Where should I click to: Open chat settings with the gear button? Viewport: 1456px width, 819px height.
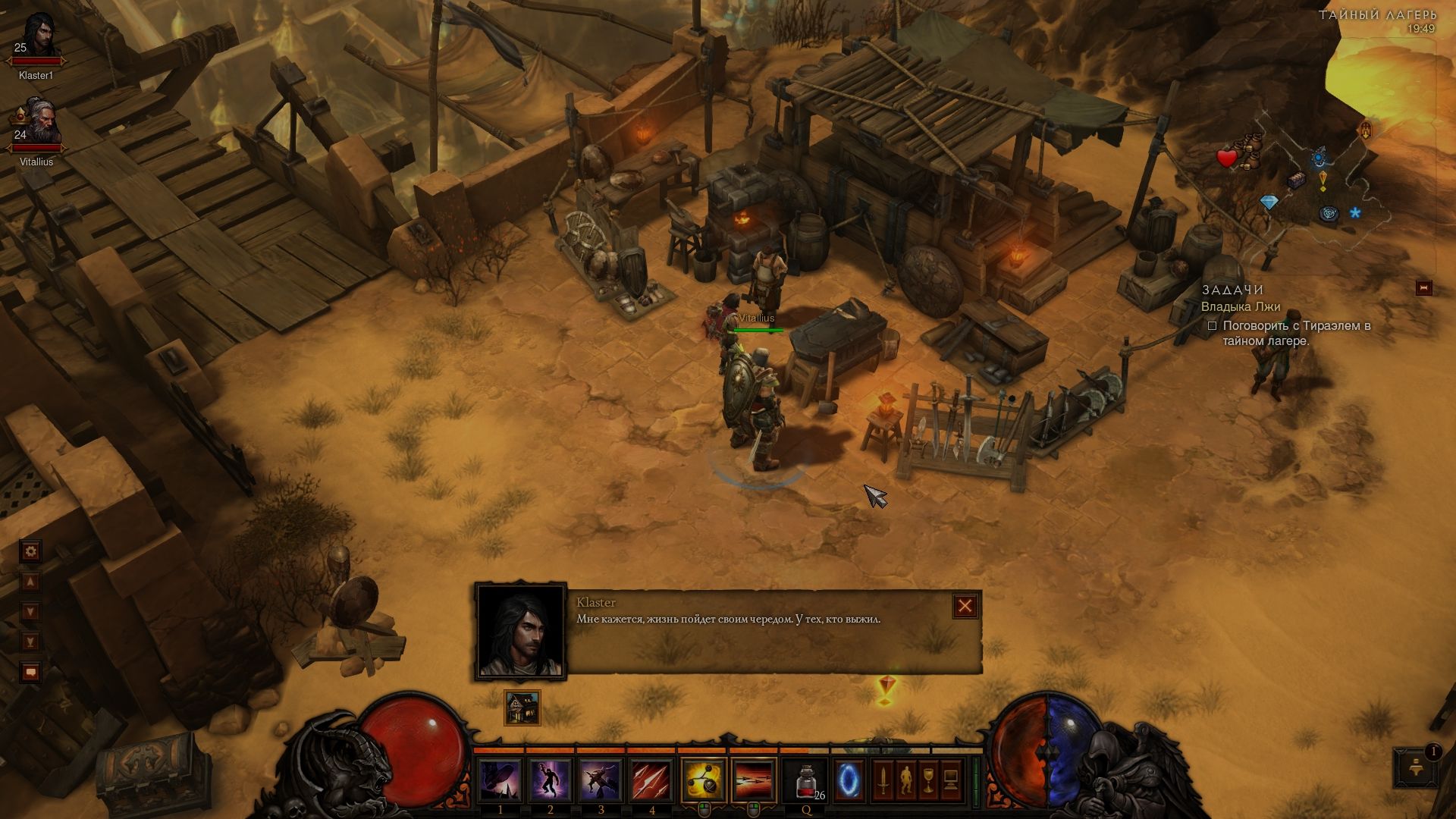pyautogui.click(x=31, y=551)
